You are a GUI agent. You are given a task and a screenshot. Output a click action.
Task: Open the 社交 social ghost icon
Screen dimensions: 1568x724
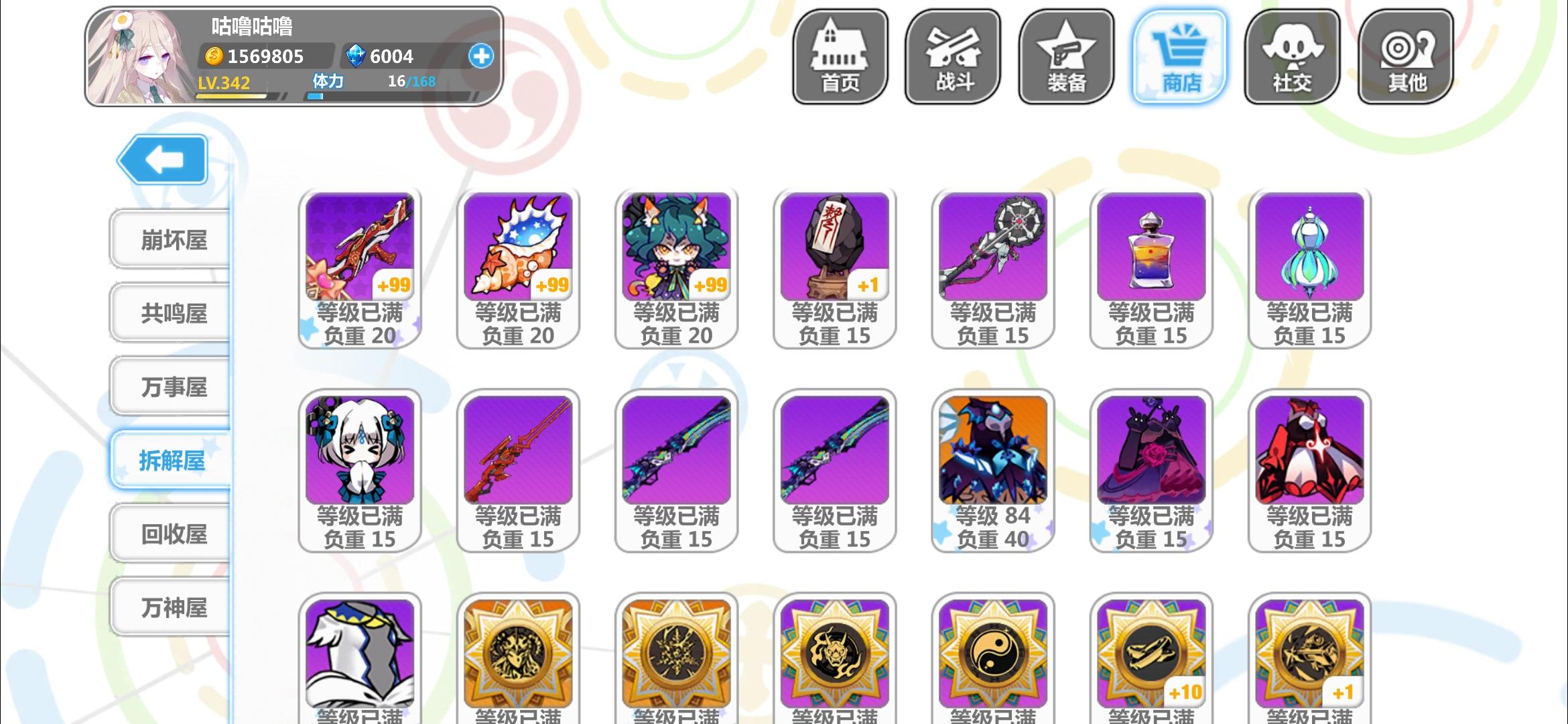[x=1293, y=56]
